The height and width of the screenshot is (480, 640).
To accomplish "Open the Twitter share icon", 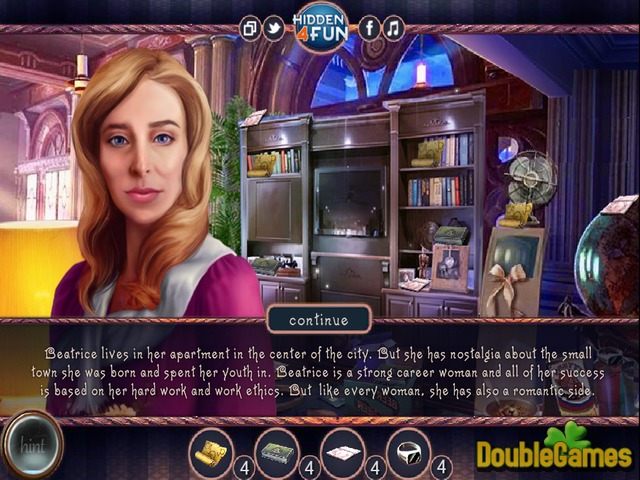I will 273,29.
